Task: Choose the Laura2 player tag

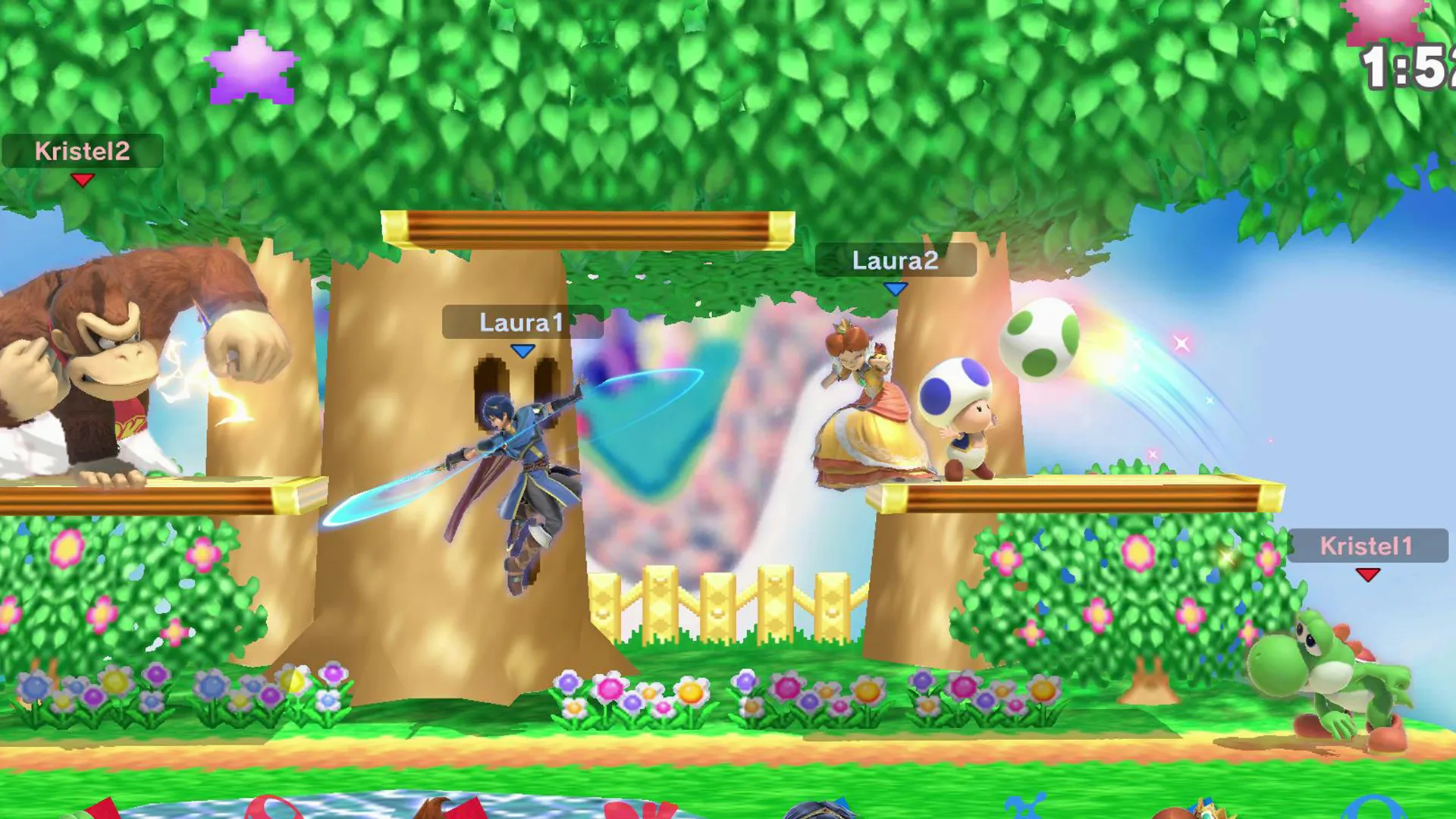Action: [x=895, y=261]
